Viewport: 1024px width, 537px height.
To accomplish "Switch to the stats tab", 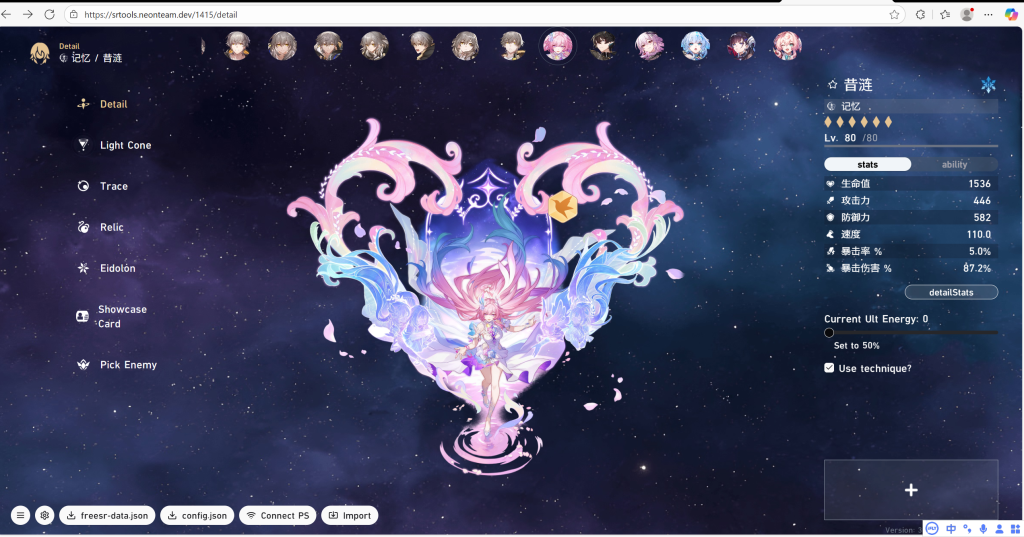I will [x=867, y=164].
